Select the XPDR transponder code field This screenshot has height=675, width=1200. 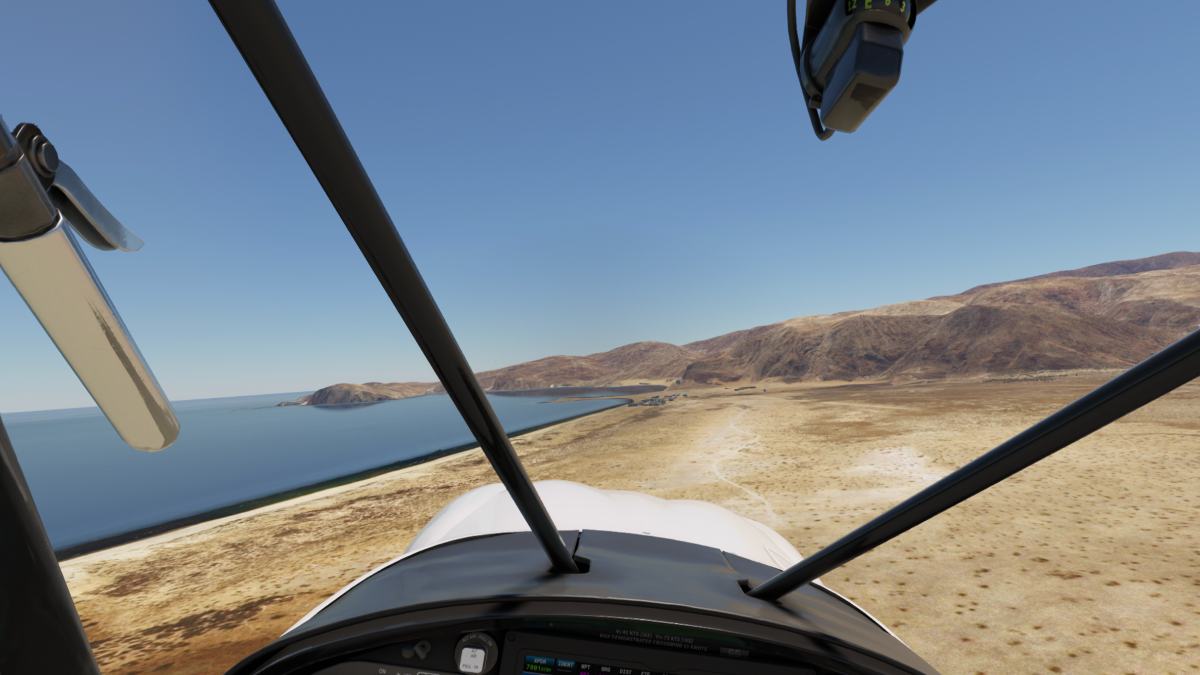540,665
